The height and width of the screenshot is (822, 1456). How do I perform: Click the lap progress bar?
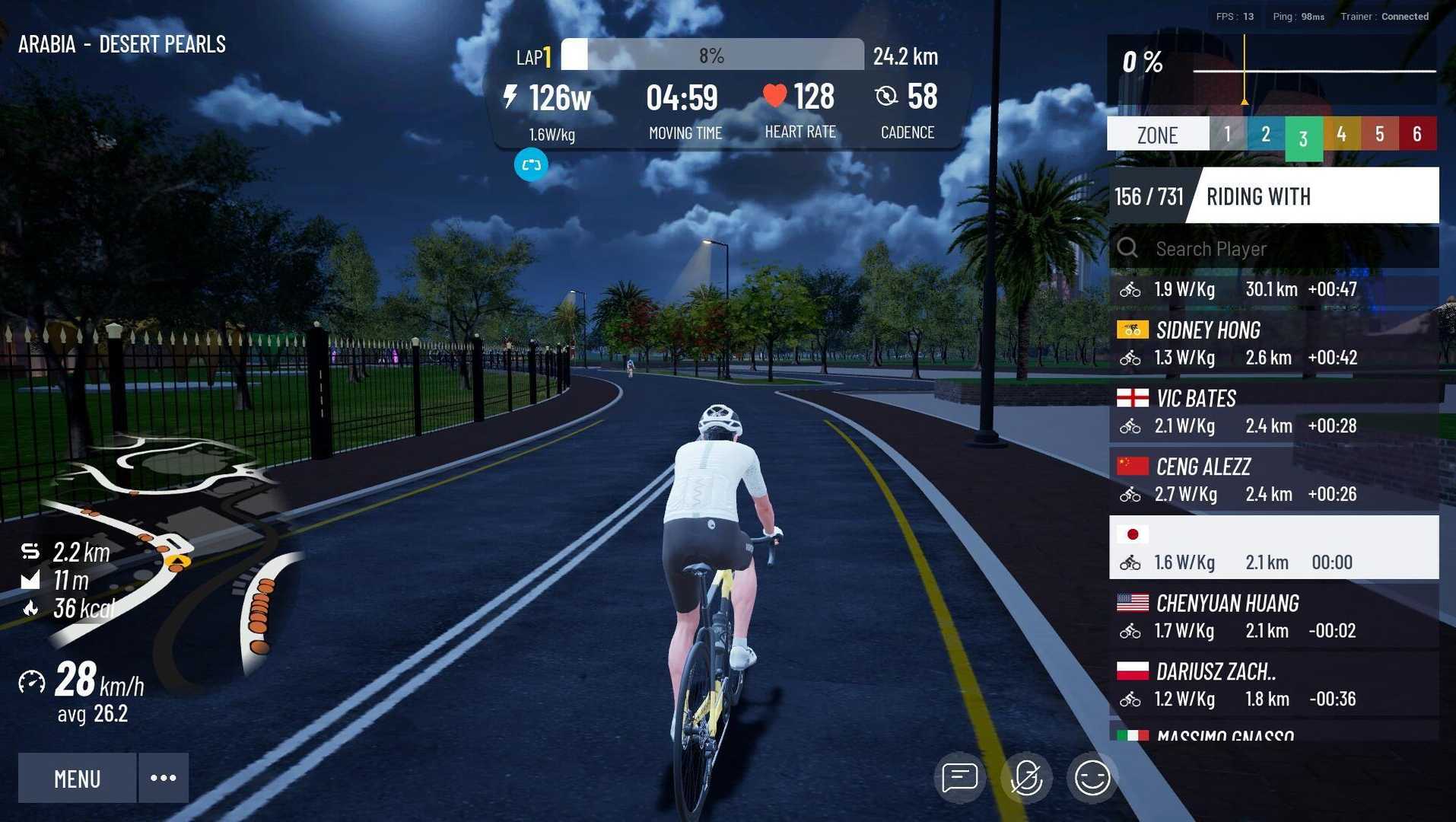tap(712, 56)
